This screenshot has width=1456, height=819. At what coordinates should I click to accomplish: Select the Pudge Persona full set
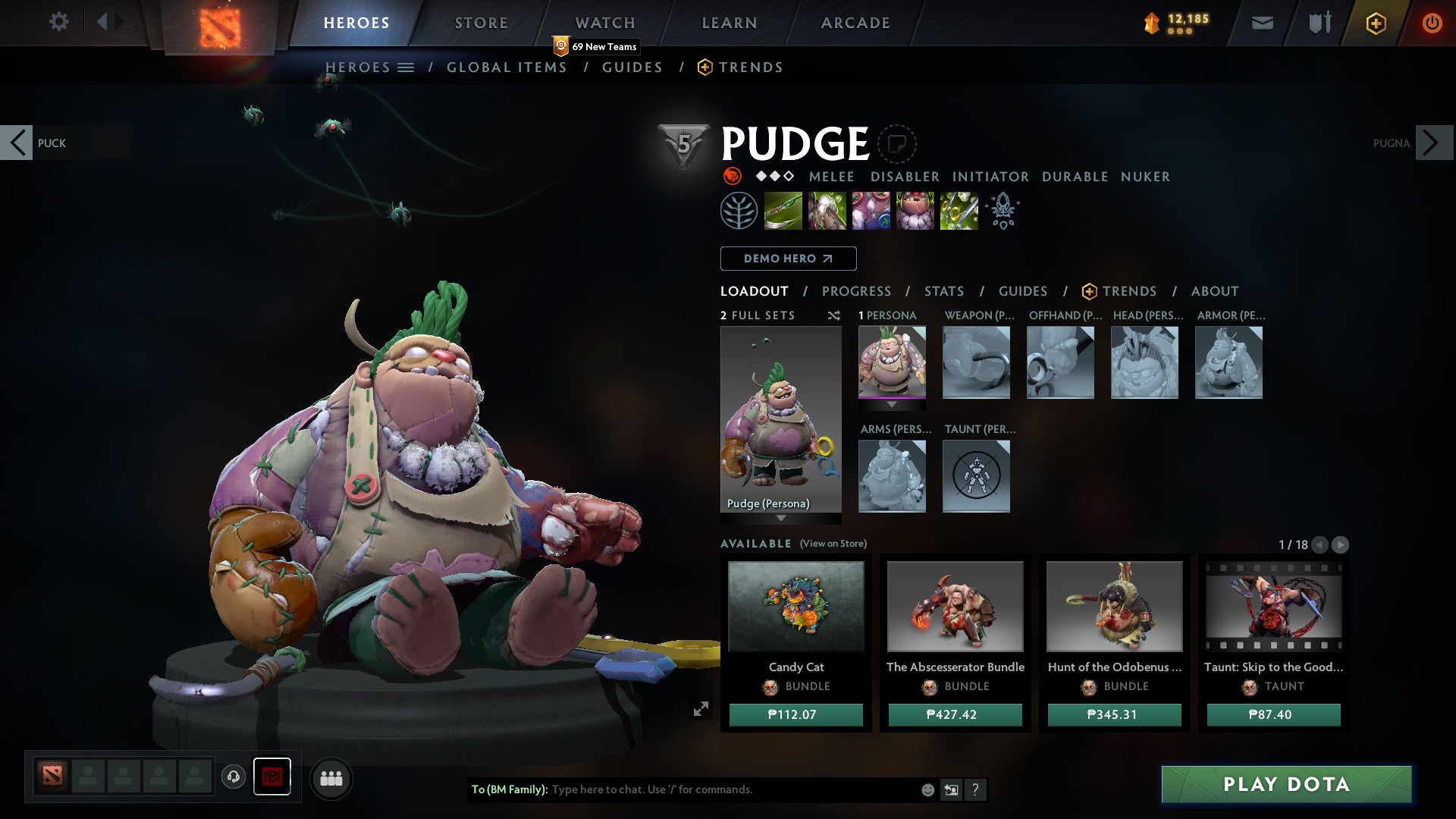pos(780,419)
